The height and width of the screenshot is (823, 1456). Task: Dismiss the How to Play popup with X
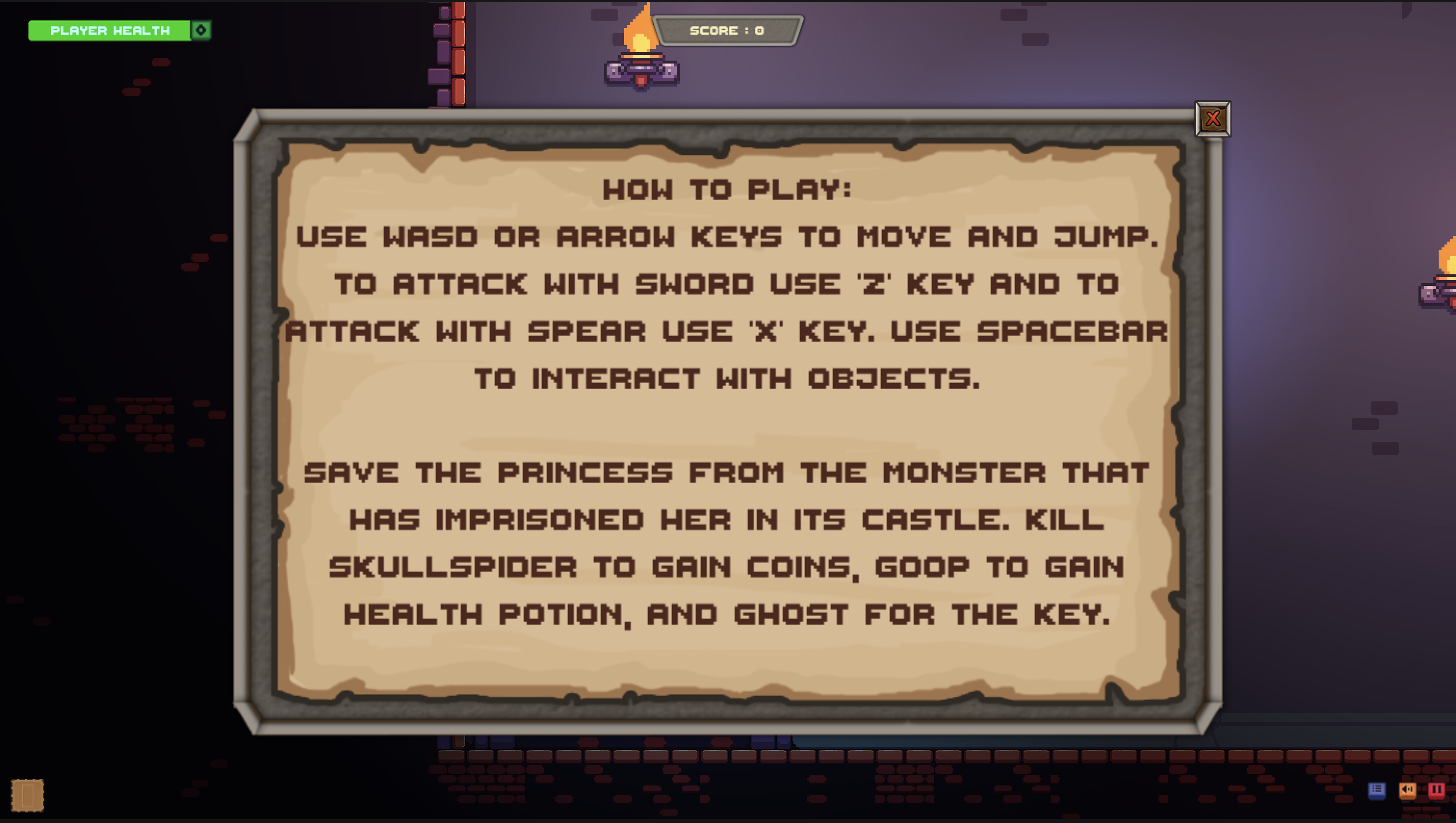pos(1214,118)
